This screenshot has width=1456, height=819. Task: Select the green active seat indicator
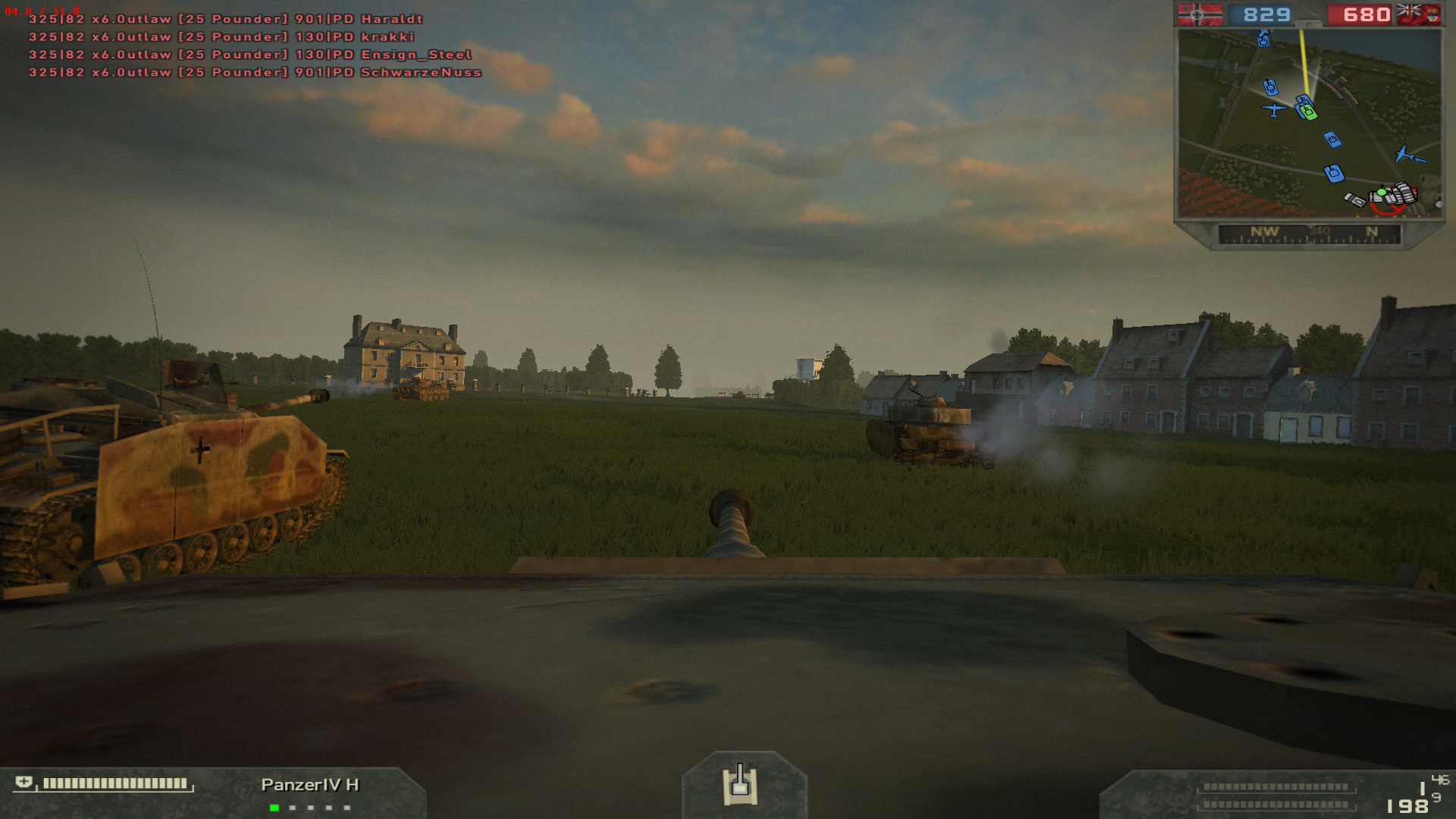click(274, 808)
